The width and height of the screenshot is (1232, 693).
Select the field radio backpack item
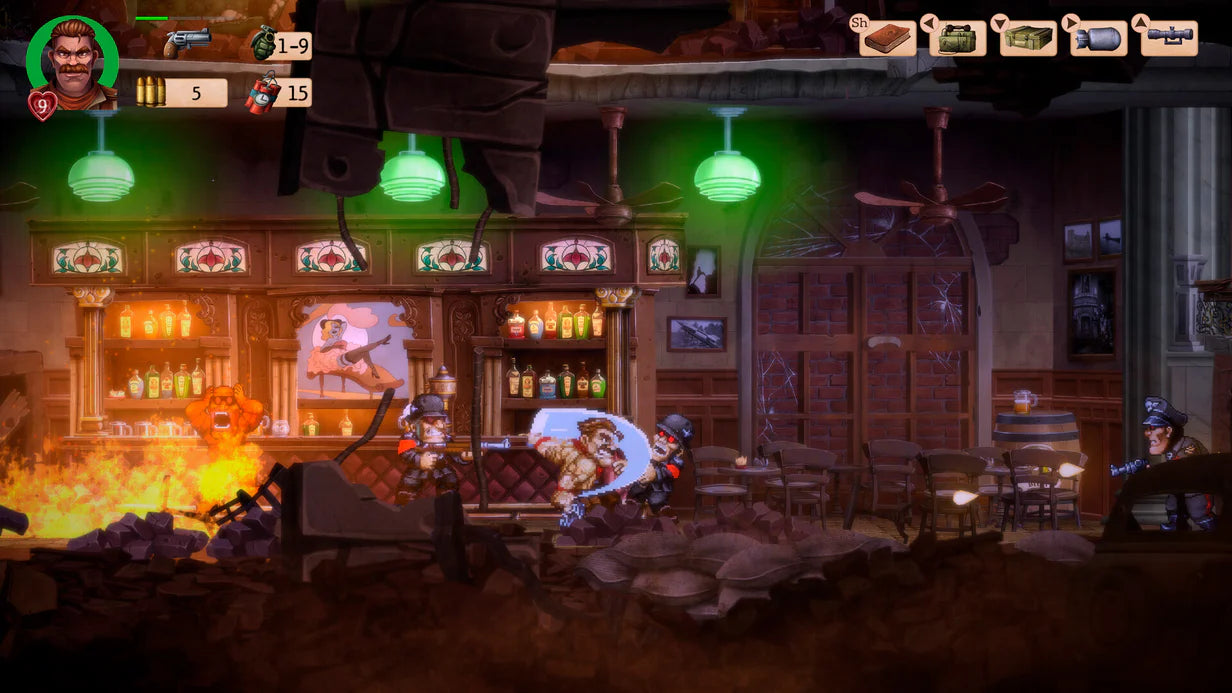[x=958, y=39]
